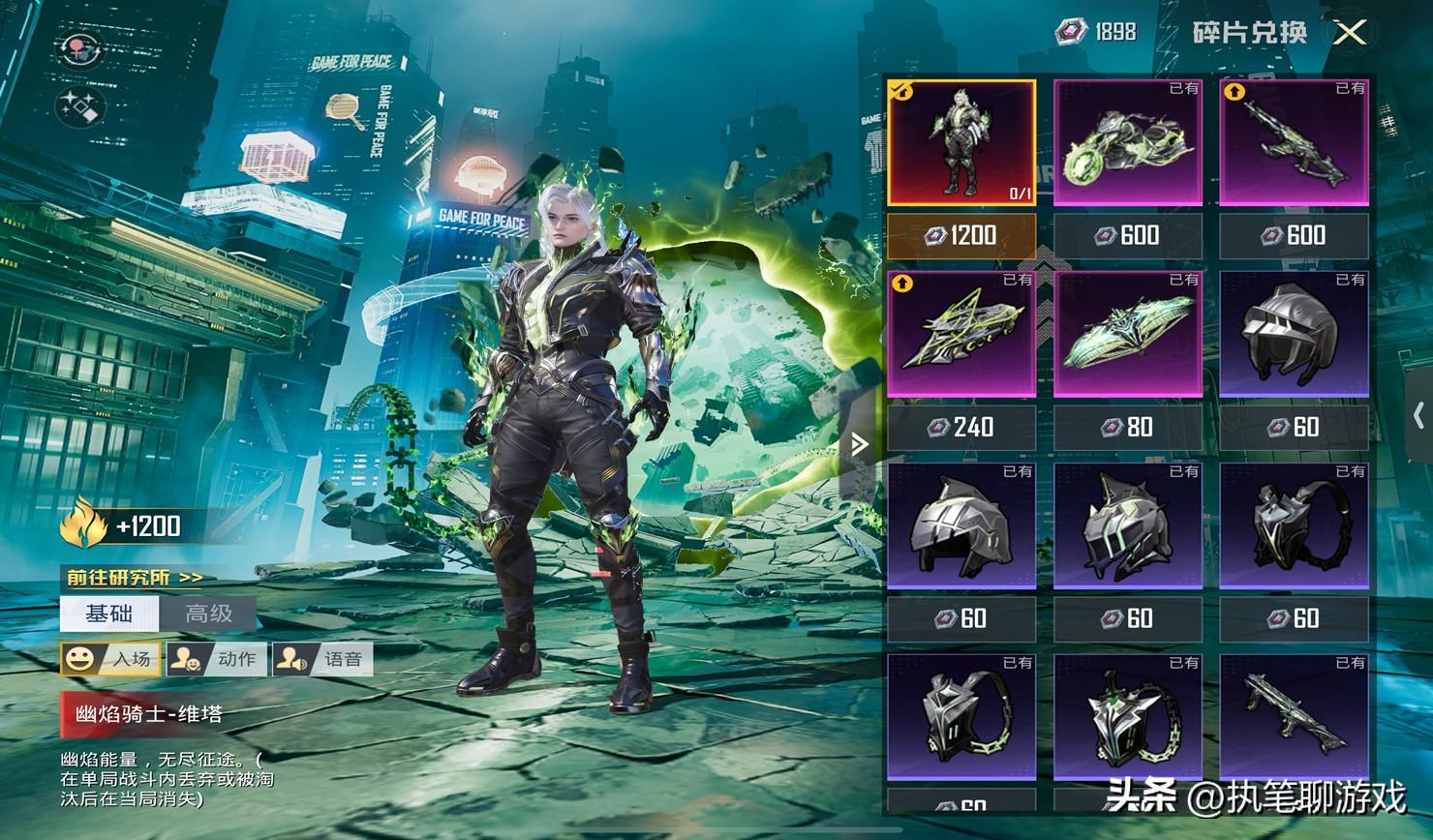Pick the 240-fragment spiked vehicle skin
Image resolution: width=1433 pixels, height=840 pixels.
click(961, 335)
